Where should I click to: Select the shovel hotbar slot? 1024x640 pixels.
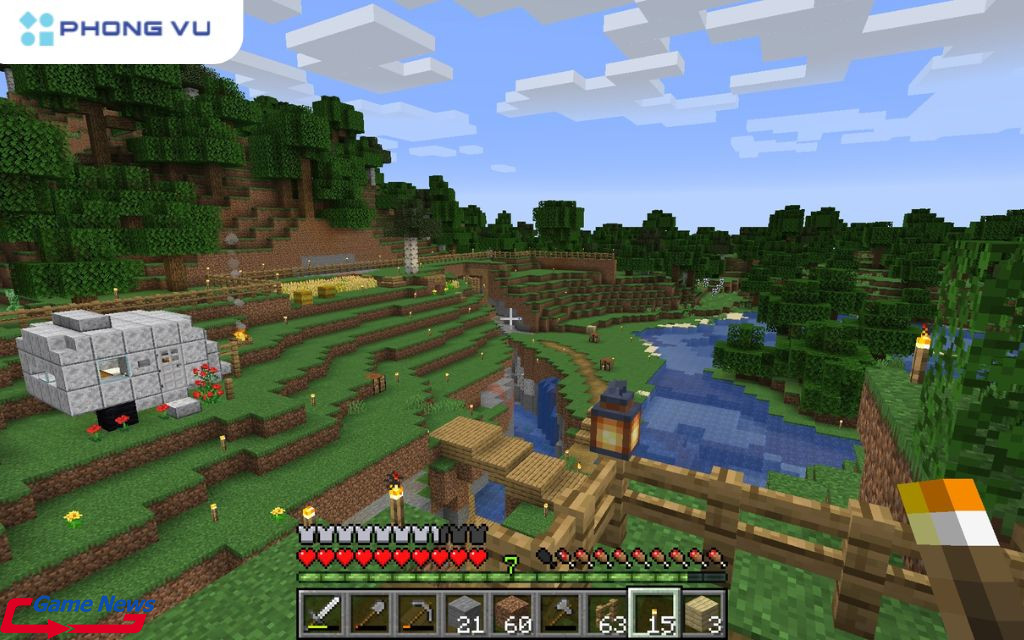pyautogui.click(x=368, y=611)
